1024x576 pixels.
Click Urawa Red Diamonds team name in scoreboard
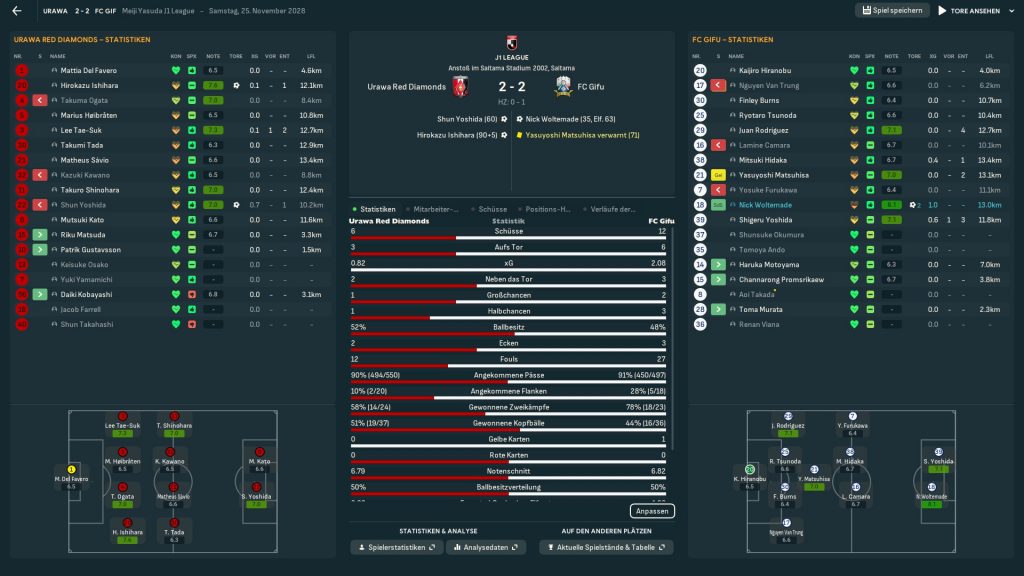pos(407,87)
